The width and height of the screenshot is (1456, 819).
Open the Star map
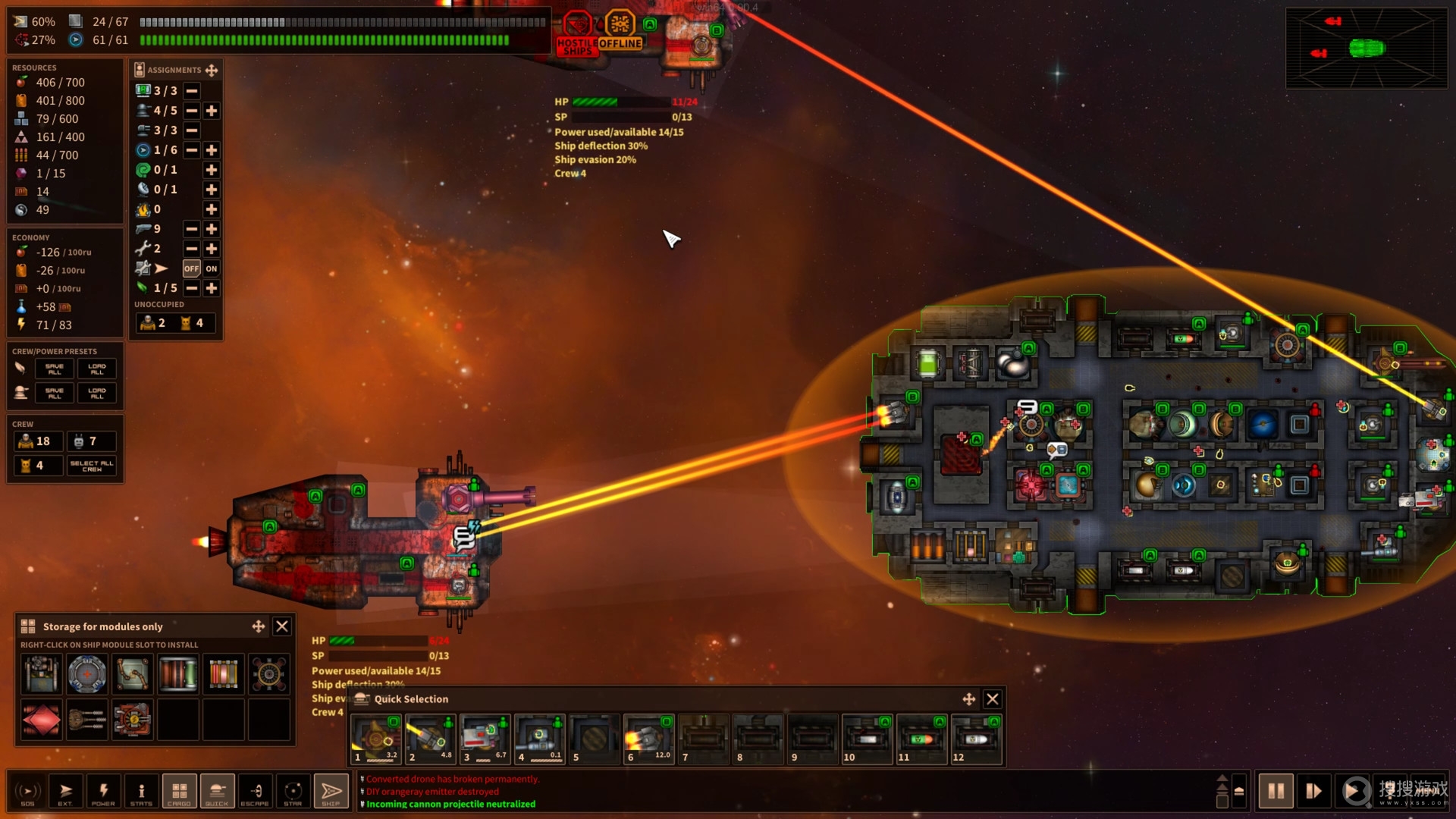(x=293, y=791)
